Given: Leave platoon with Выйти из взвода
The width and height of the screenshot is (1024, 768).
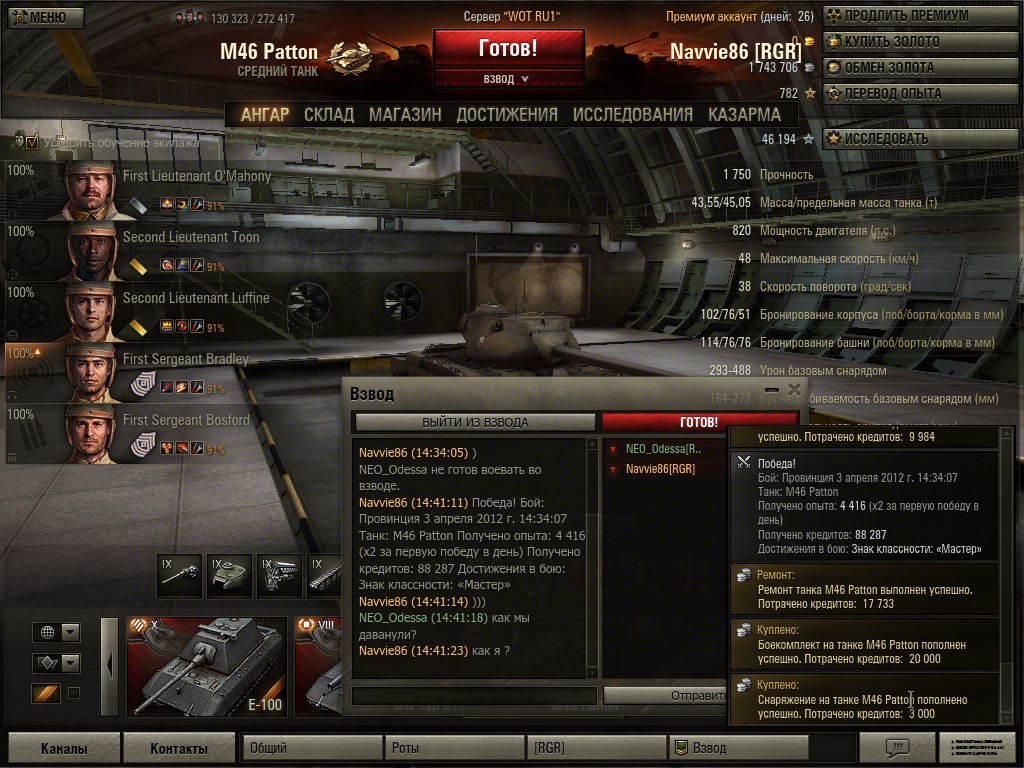Looking at the screenshot, I should click(474, 422).
